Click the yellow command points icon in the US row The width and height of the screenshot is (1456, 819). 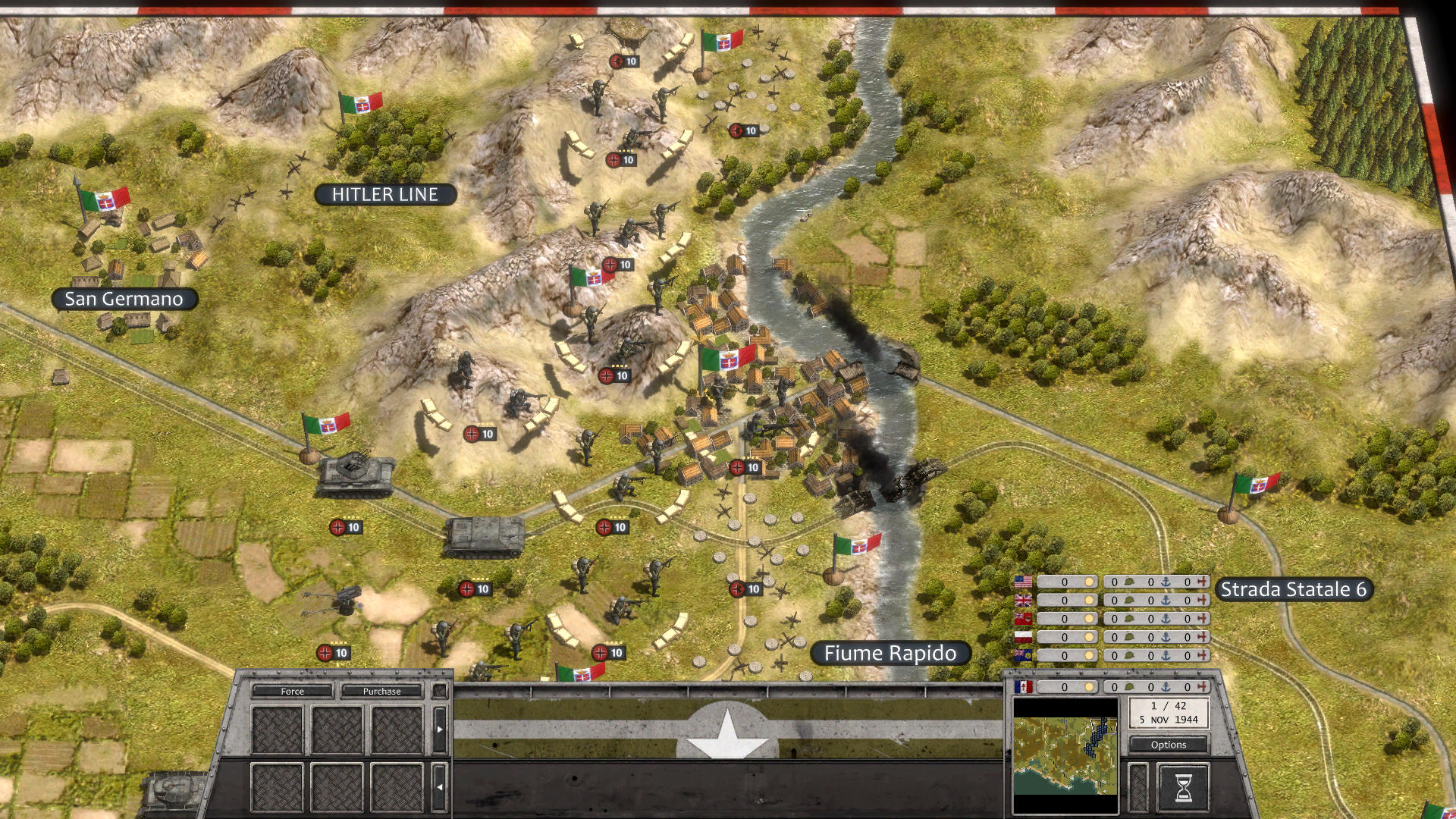coord(1089,582)
